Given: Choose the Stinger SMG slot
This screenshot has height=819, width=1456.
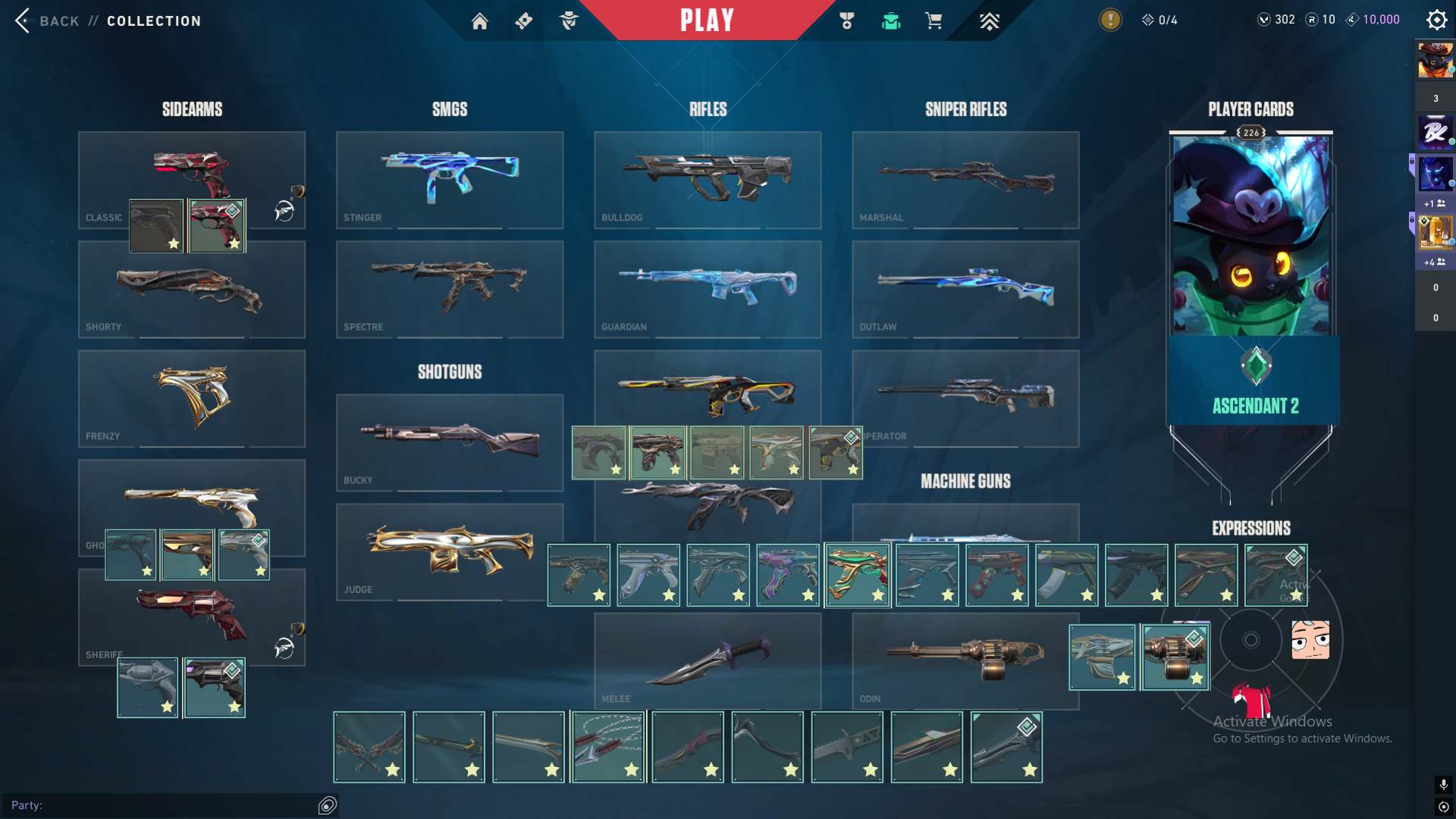Looking at the screenshot, I should pyautogui.click(x=449, y=180).
